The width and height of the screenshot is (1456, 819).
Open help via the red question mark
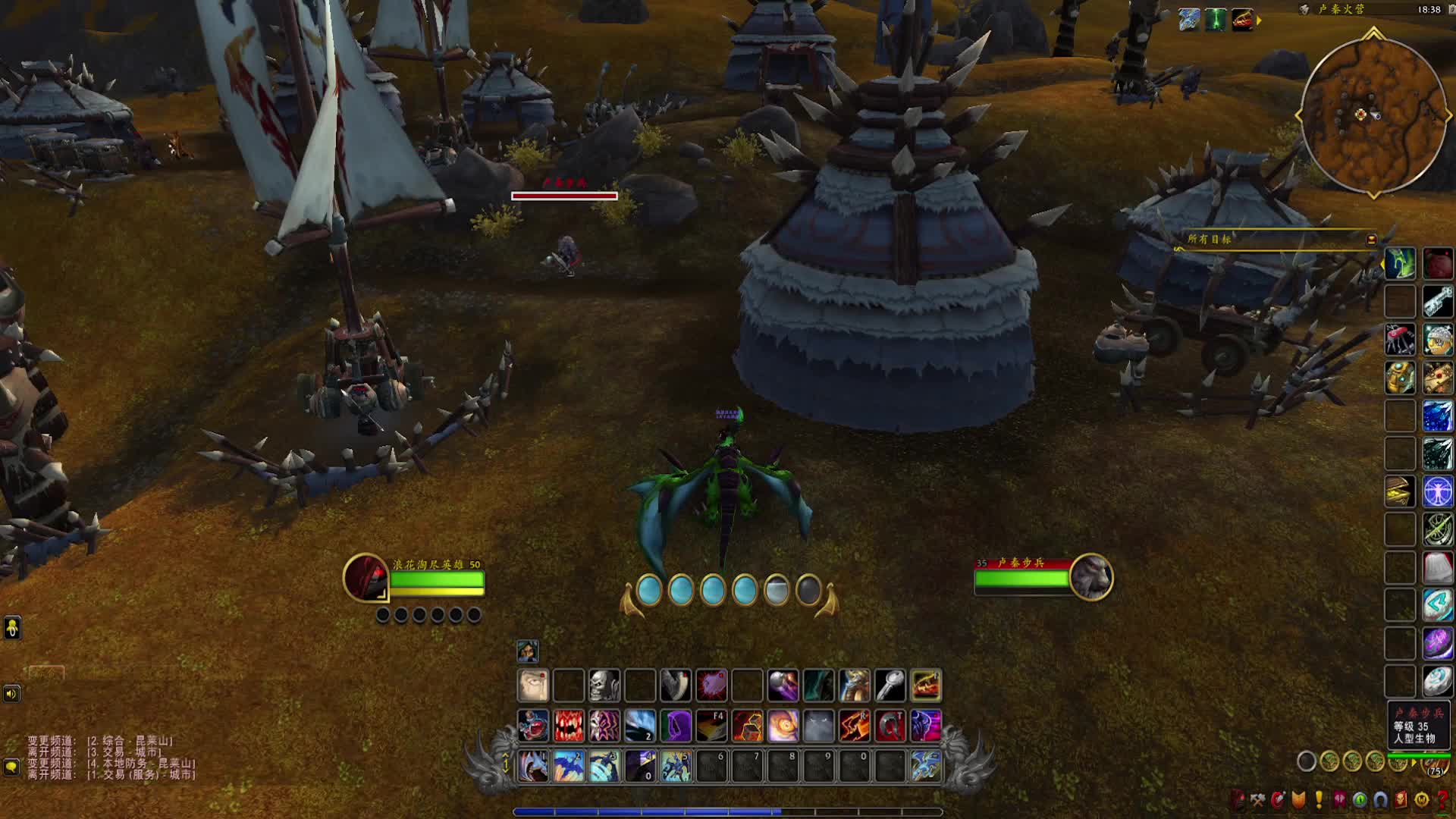[x=1442, y=799]
